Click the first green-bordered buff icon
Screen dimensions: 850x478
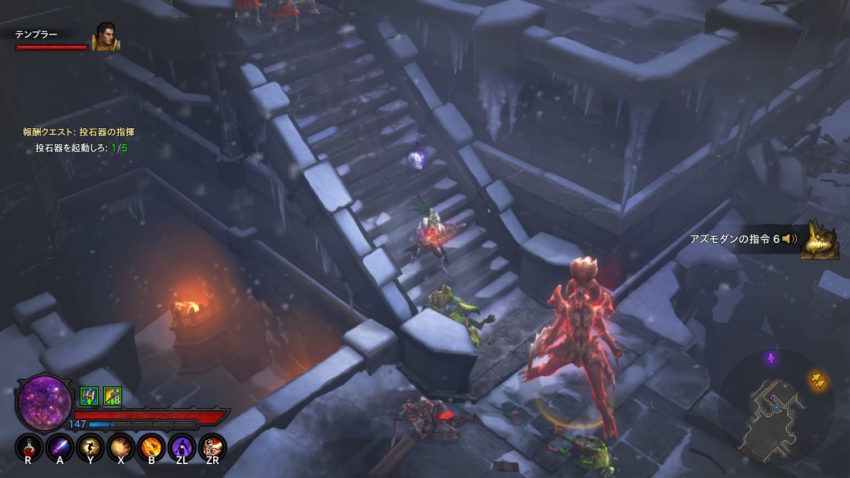coord(88,396)
